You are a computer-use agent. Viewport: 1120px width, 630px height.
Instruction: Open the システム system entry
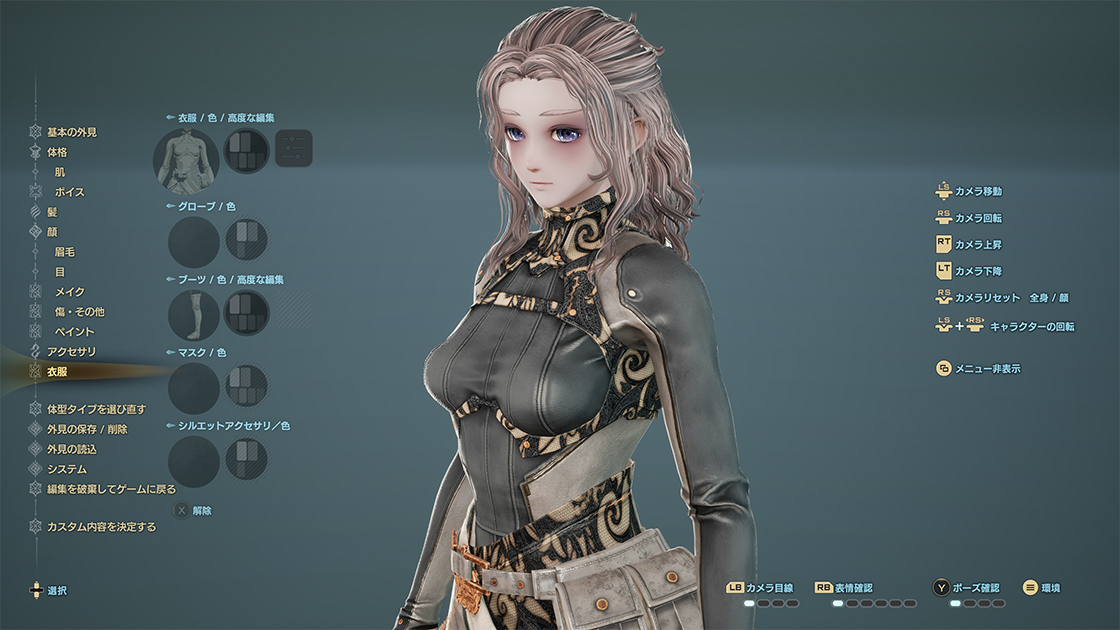(x=67, y=469)
